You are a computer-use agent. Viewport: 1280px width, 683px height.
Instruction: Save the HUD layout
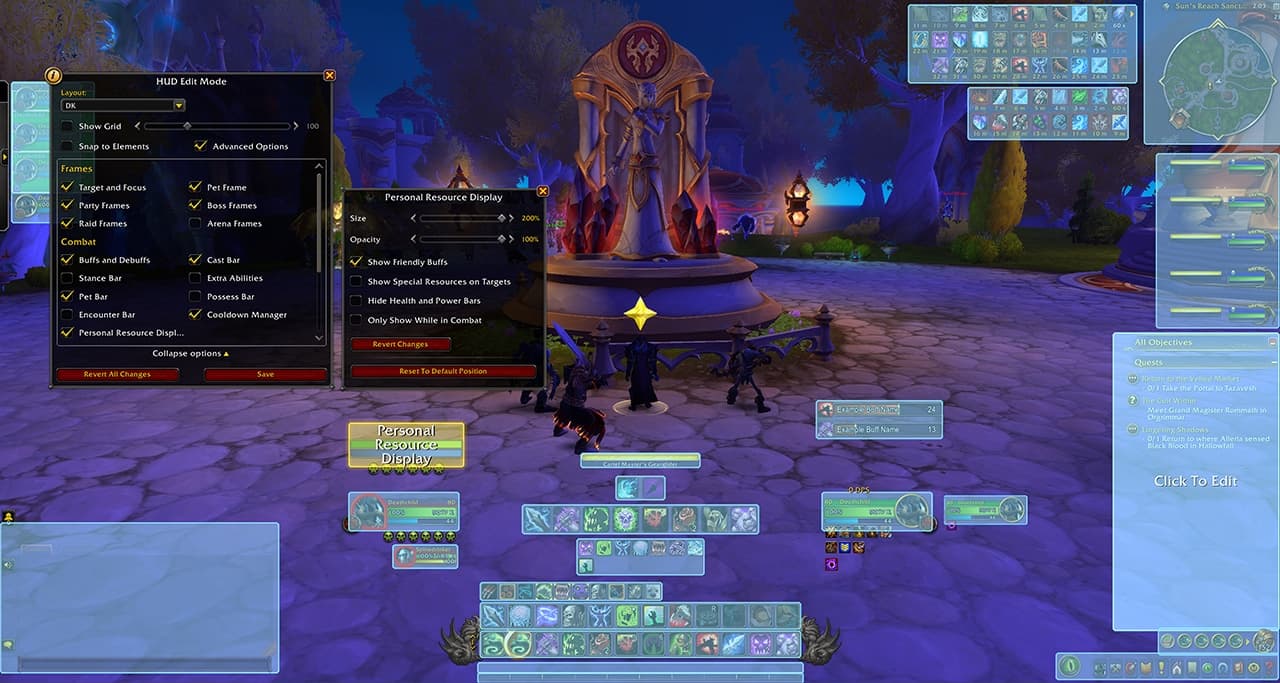(265, 375)
